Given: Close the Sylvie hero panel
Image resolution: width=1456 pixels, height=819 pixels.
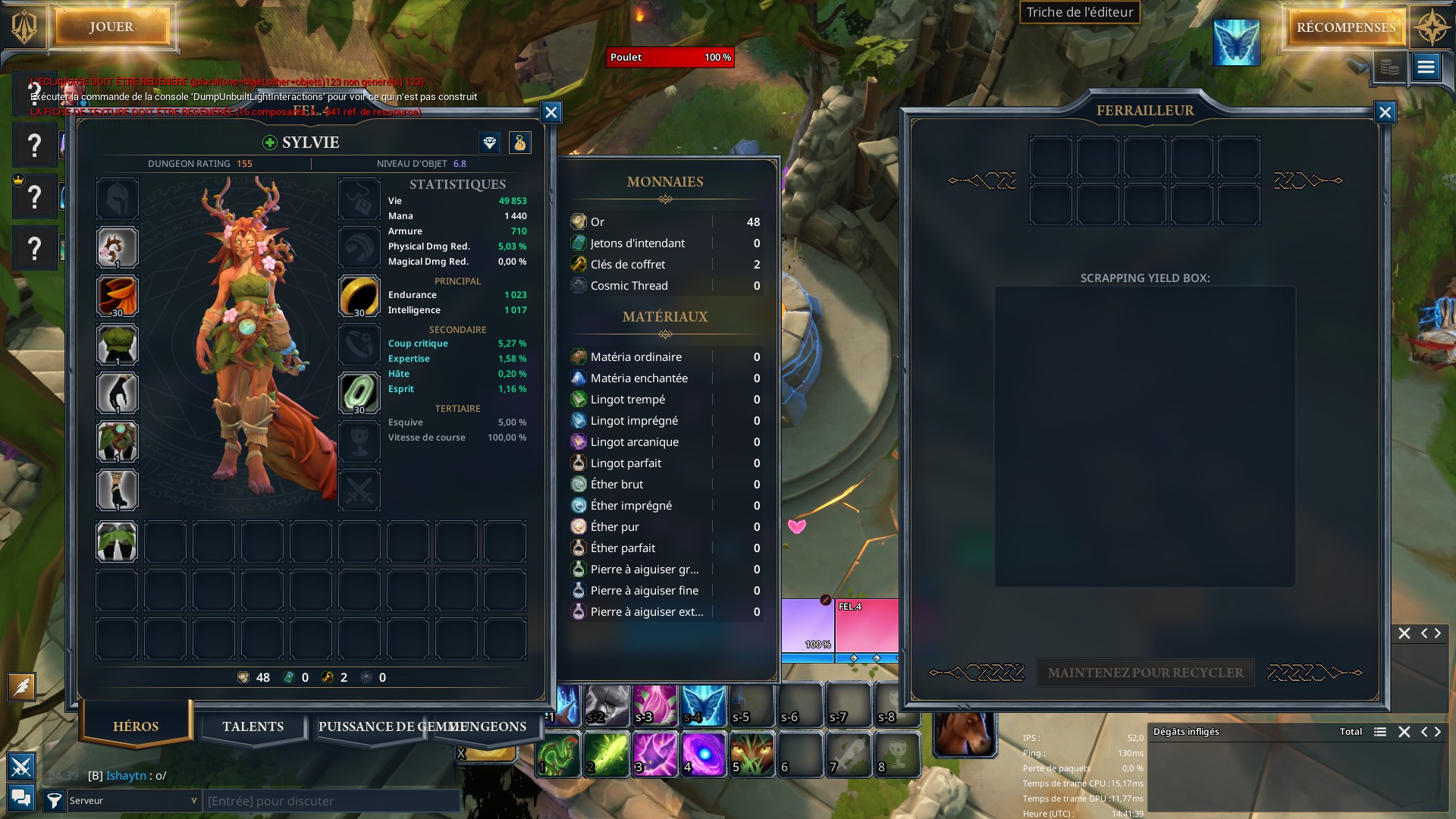Looking at the screenshot, I should pos(551,112).
